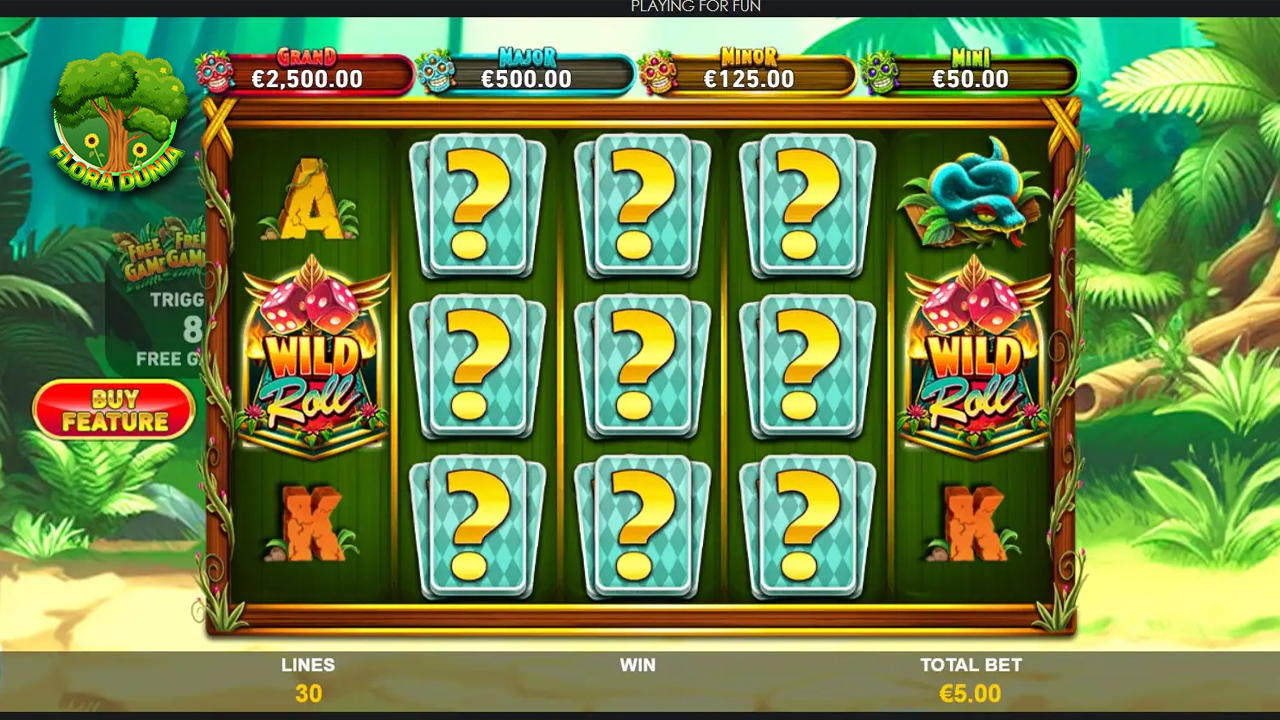Flip the center question mark card
Viewport: 1280px width, 720px height.
(641, 367)
